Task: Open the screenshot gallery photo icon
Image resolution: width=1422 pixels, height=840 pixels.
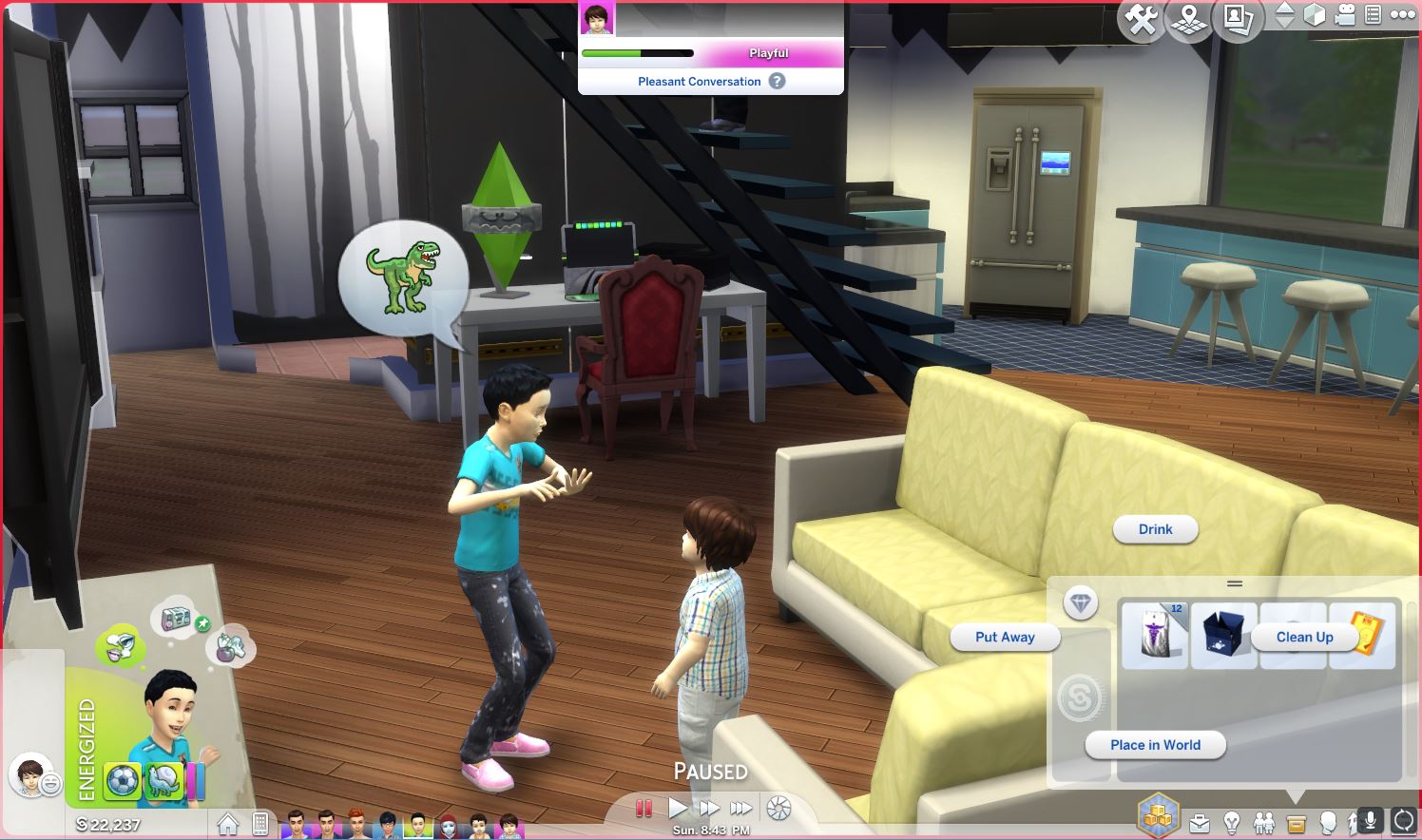Action: (1238, 18)
